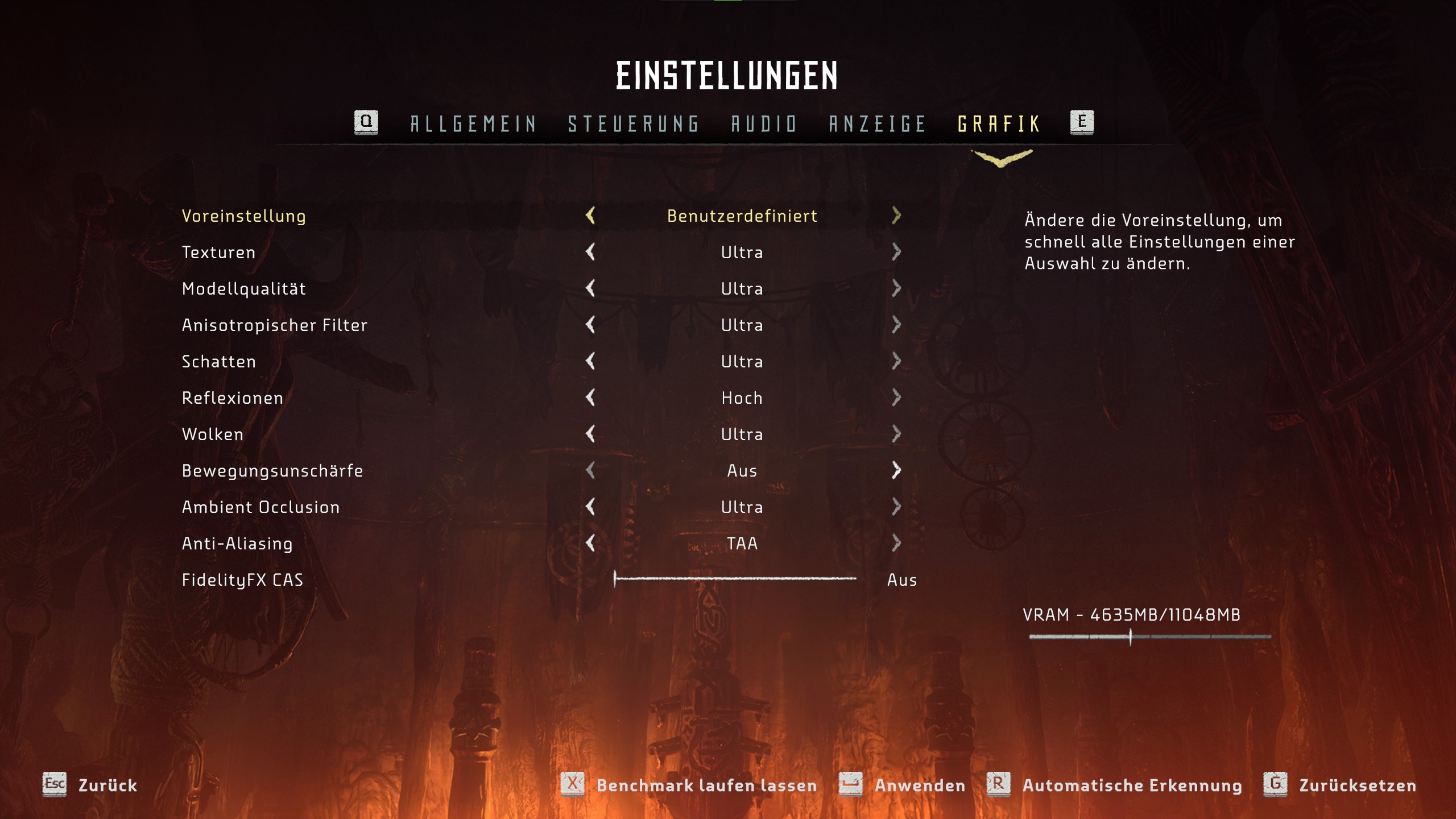Open the Steuerung settings tab
1456x819 pixels.
(633, 124)
